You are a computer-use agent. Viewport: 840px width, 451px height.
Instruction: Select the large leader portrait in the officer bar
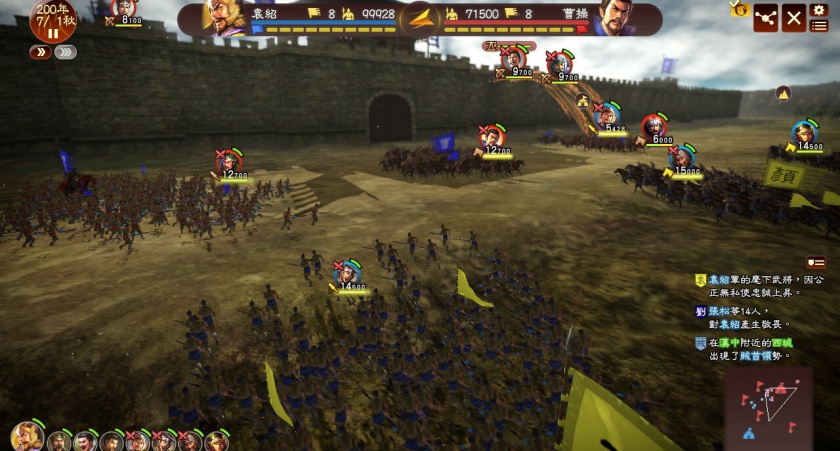[27, 436]
